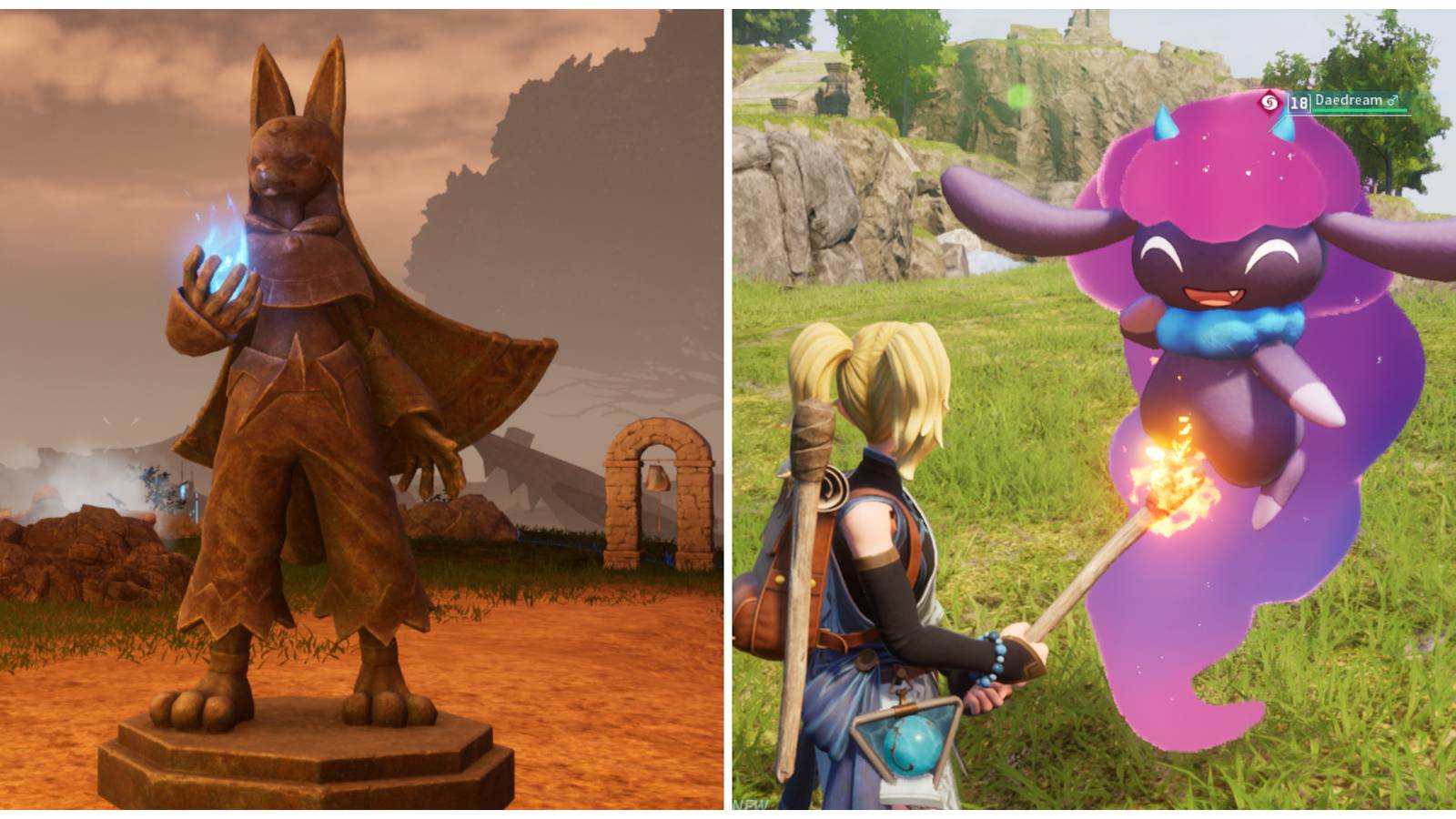Click Daedream's green health bar
The image size is (1456, 819).
[x=1360, y=110]
